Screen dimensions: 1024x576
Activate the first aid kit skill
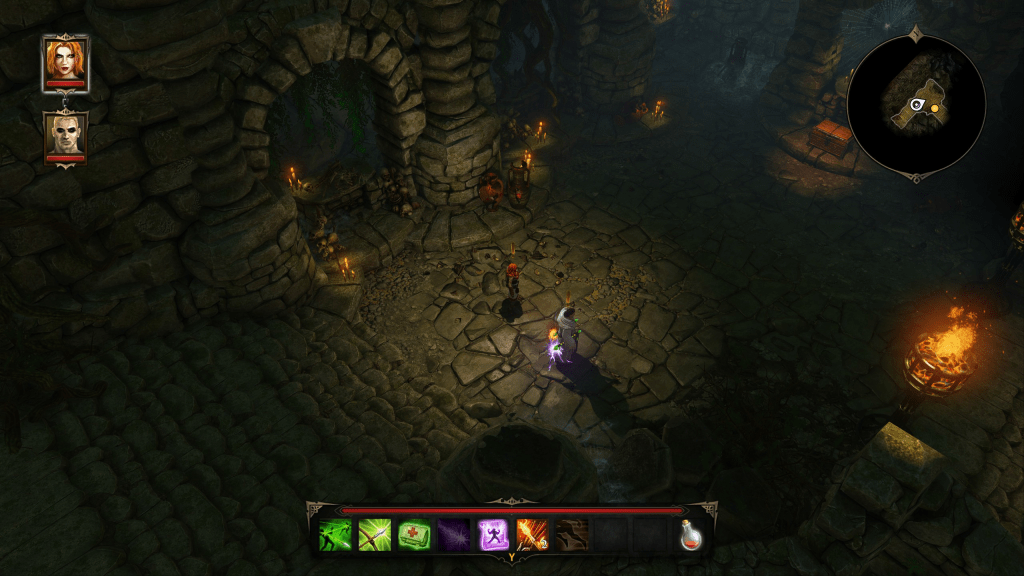click(413, 535)
